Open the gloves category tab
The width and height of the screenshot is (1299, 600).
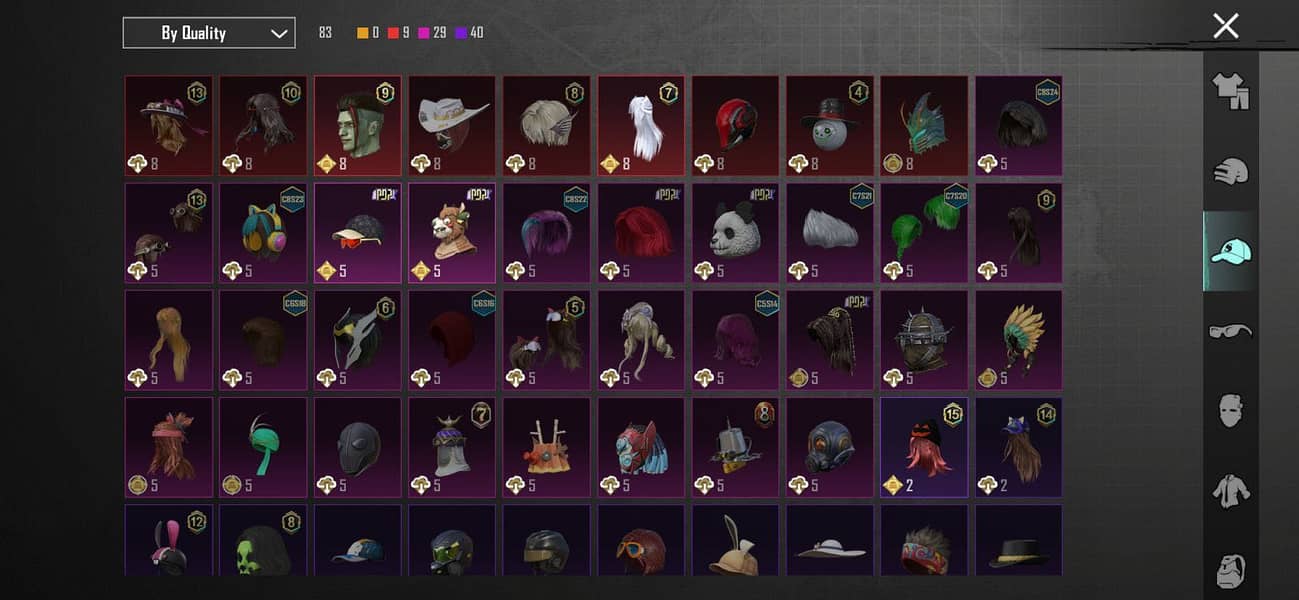point(1230,172)
